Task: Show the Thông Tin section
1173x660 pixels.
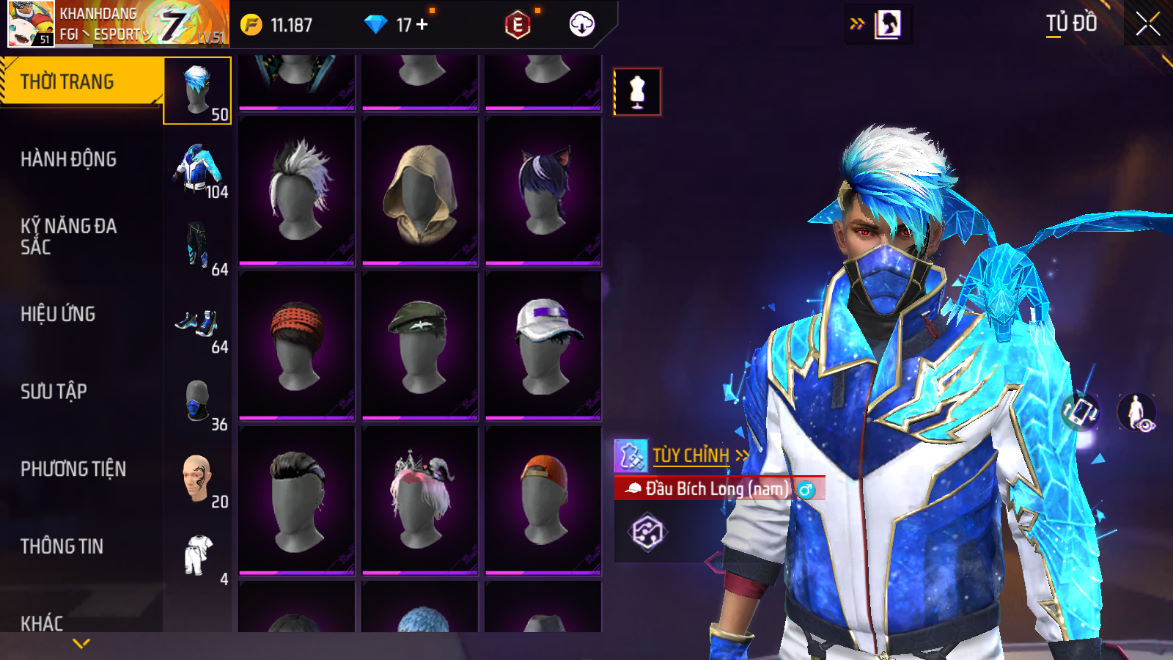Action: tap(62, 546)
